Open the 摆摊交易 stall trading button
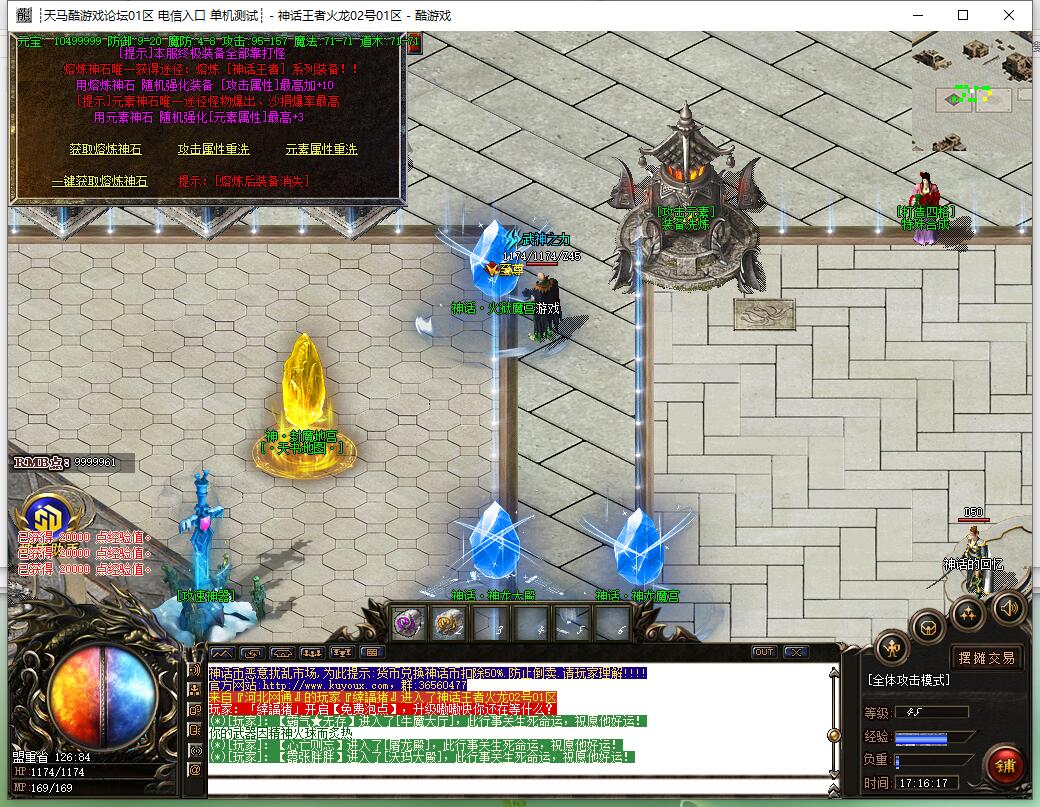The height and width of the screenshot is (807, 1040). (986, 657)
